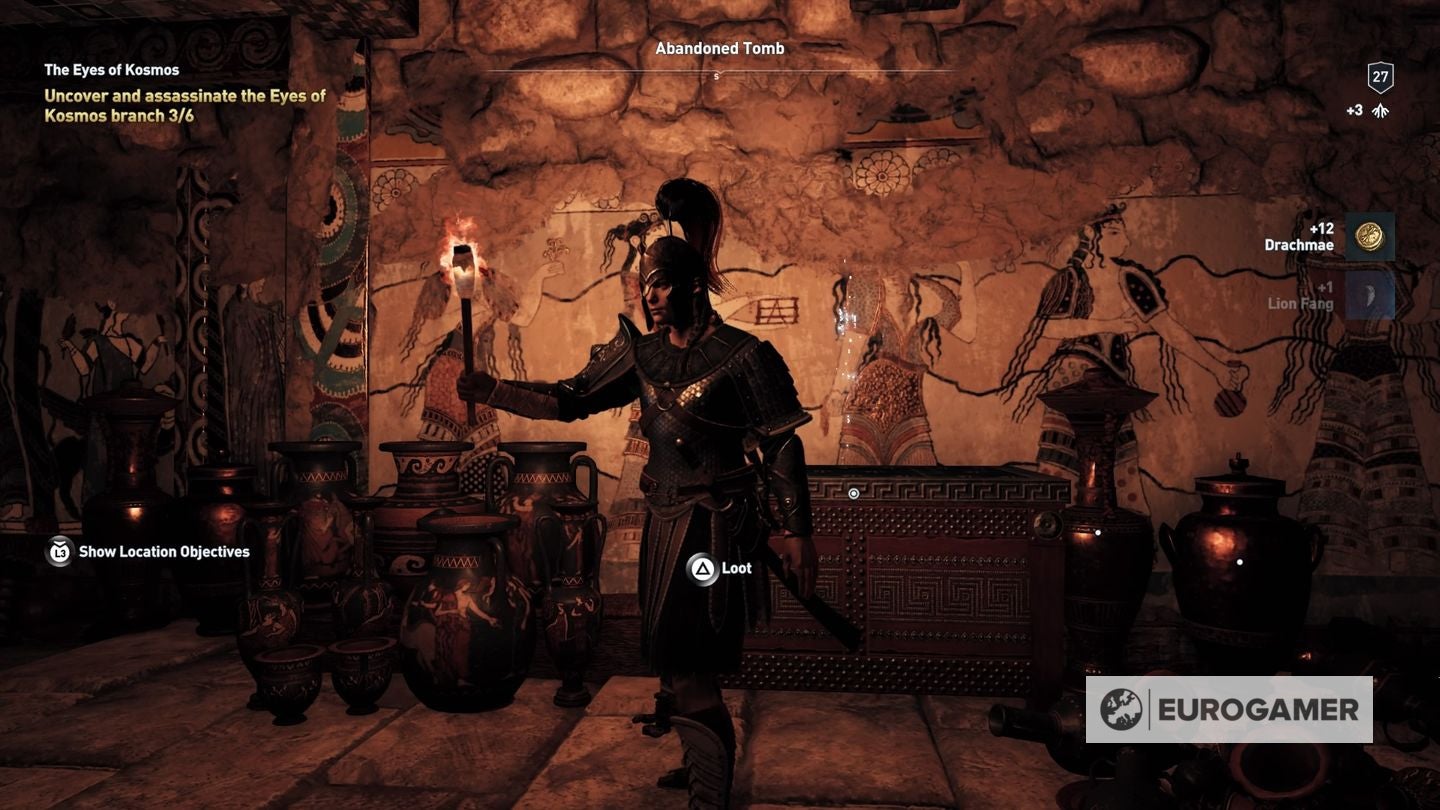
Task: Click the white loot dot on the right vase
Action: click(x=1240, y=563)
